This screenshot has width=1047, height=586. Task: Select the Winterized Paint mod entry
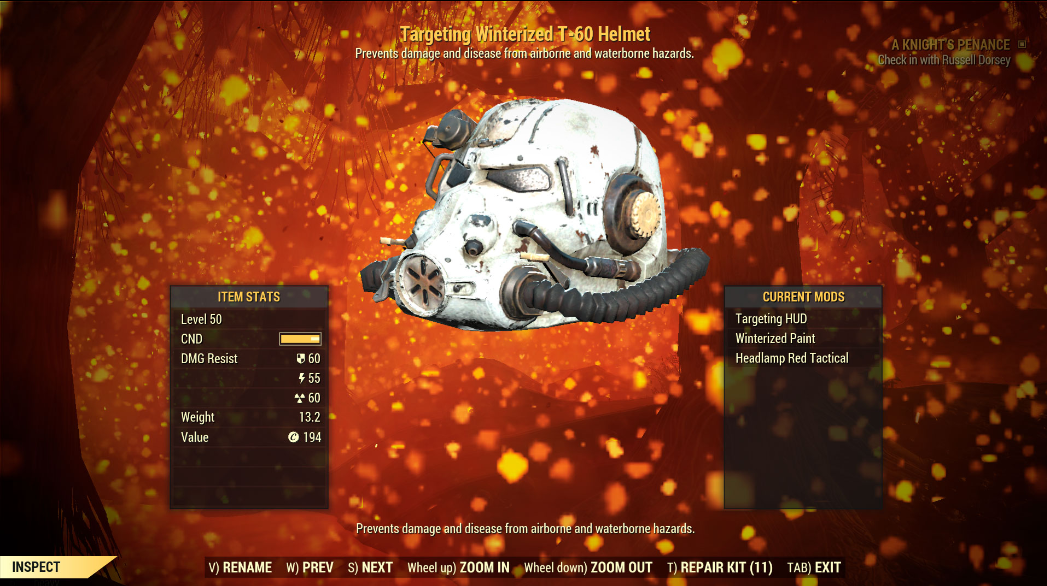point(775,339)
